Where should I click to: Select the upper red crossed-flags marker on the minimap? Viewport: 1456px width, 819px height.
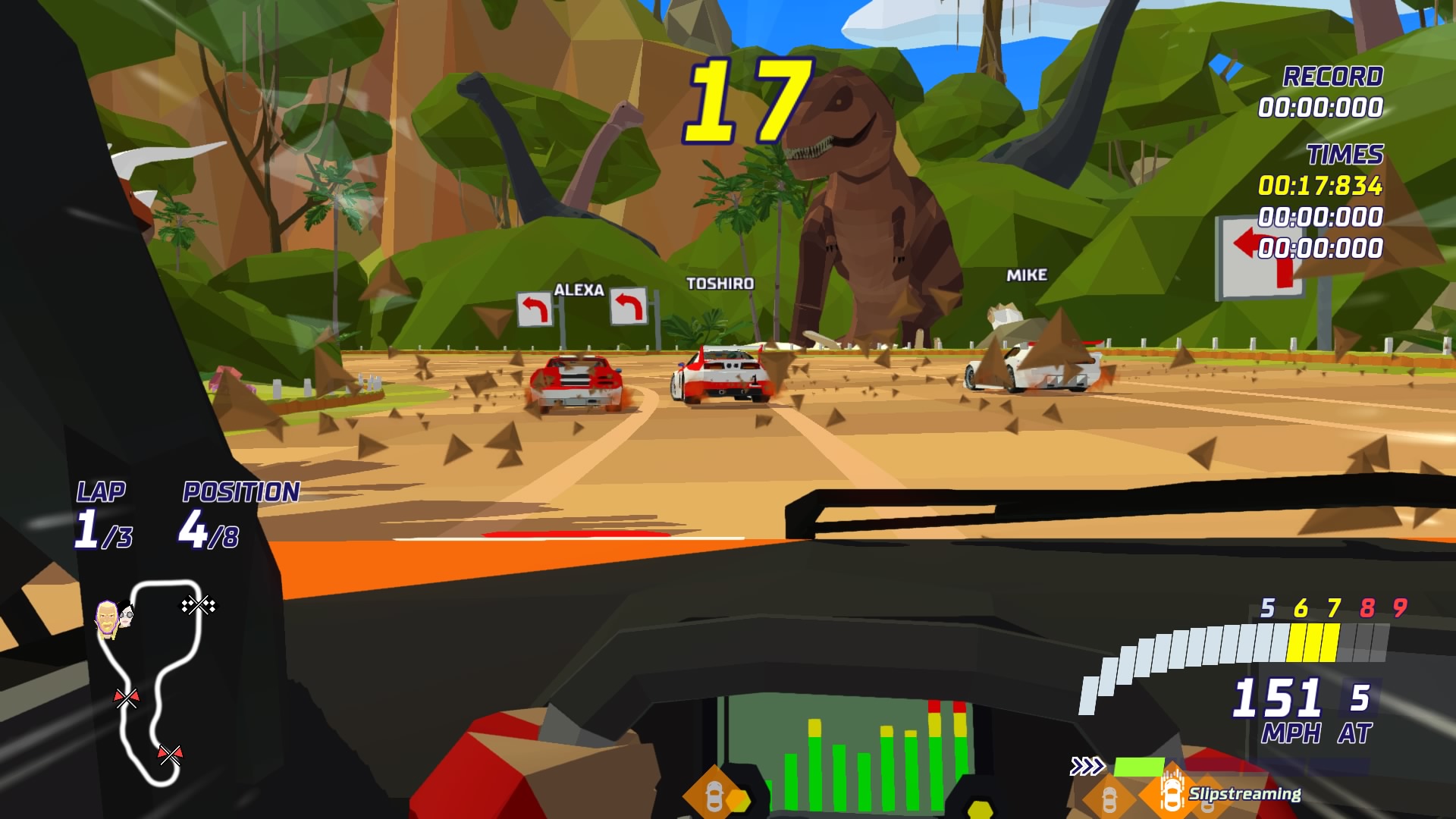coord(127,698)
